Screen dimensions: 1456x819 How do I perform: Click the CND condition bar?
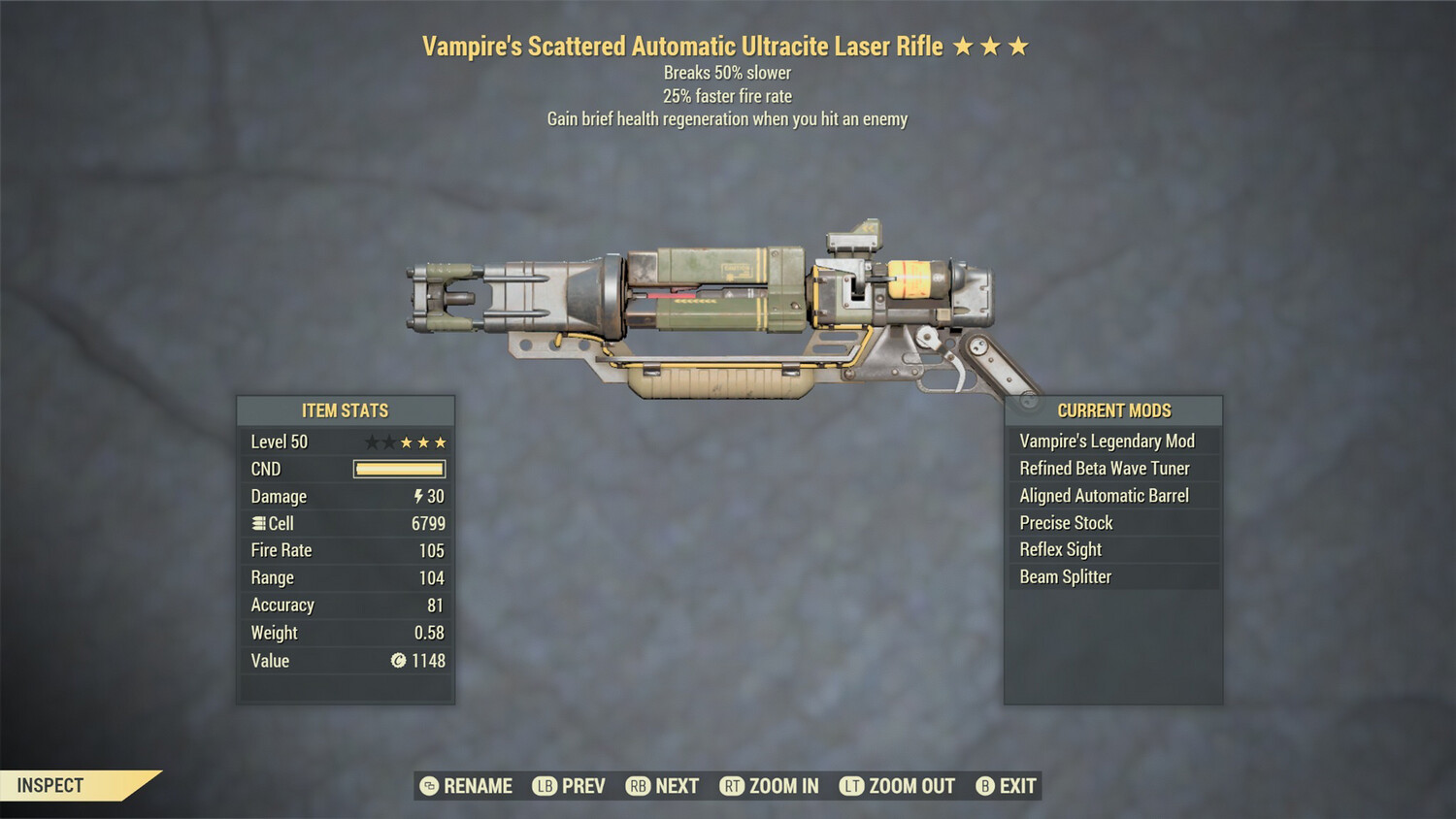pos(398,469)
